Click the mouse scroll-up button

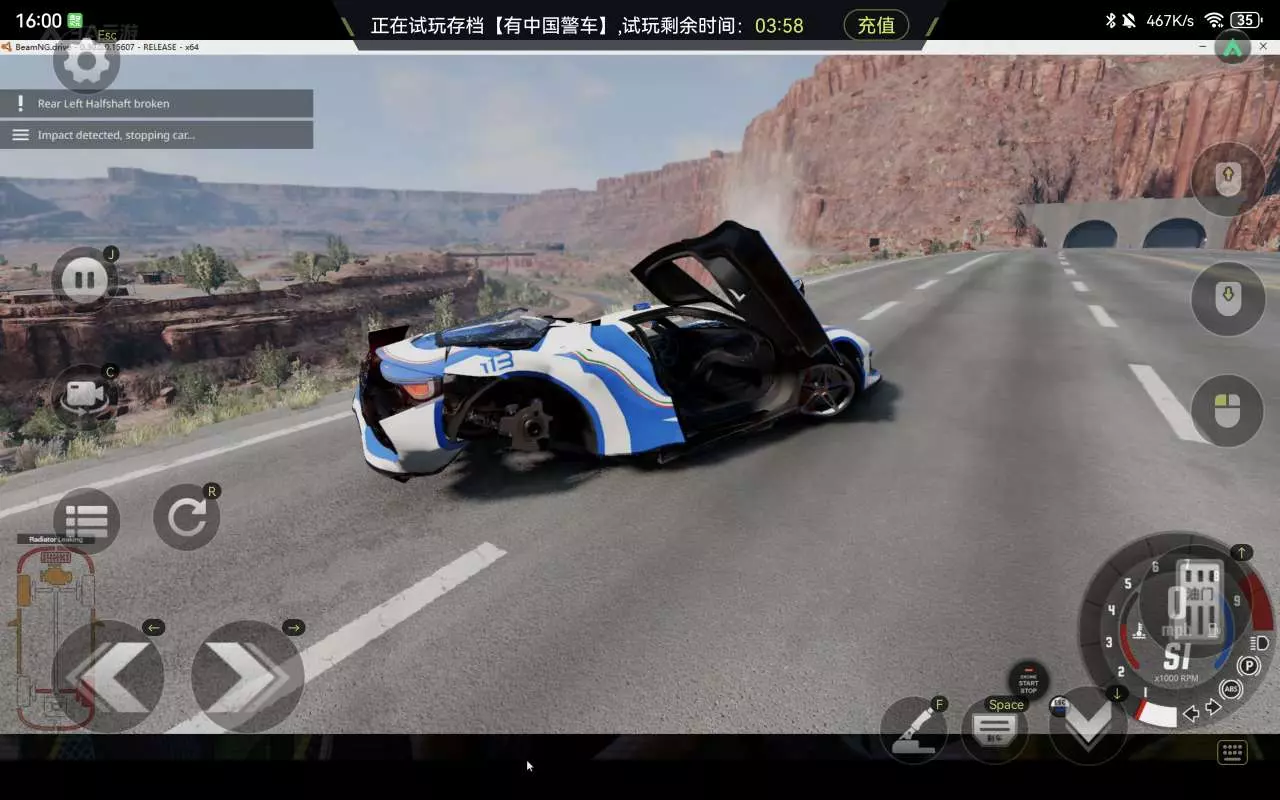[1228, 180]
